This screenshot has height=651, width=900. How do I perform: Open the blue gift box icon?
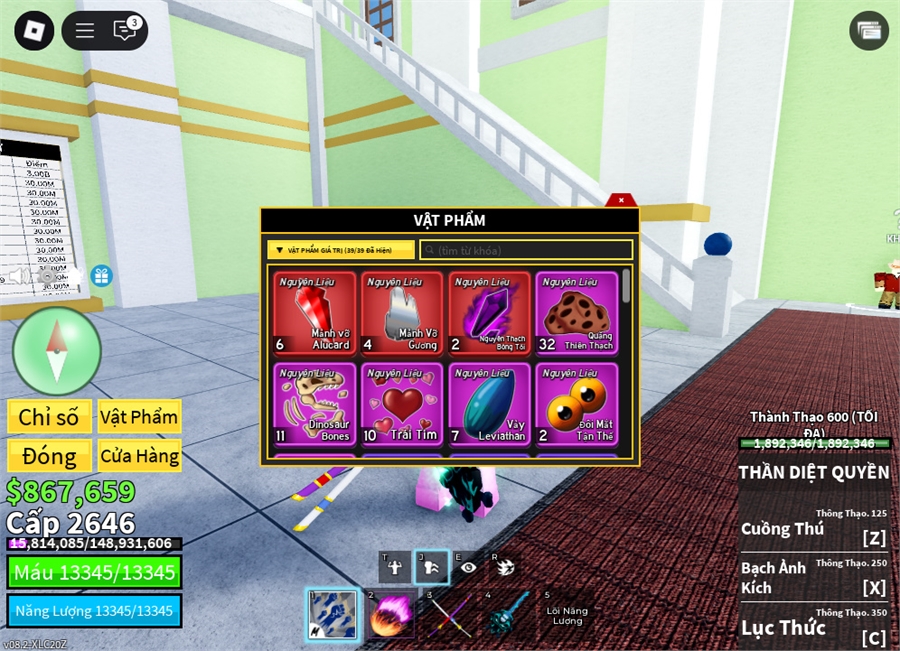(101, 276)
